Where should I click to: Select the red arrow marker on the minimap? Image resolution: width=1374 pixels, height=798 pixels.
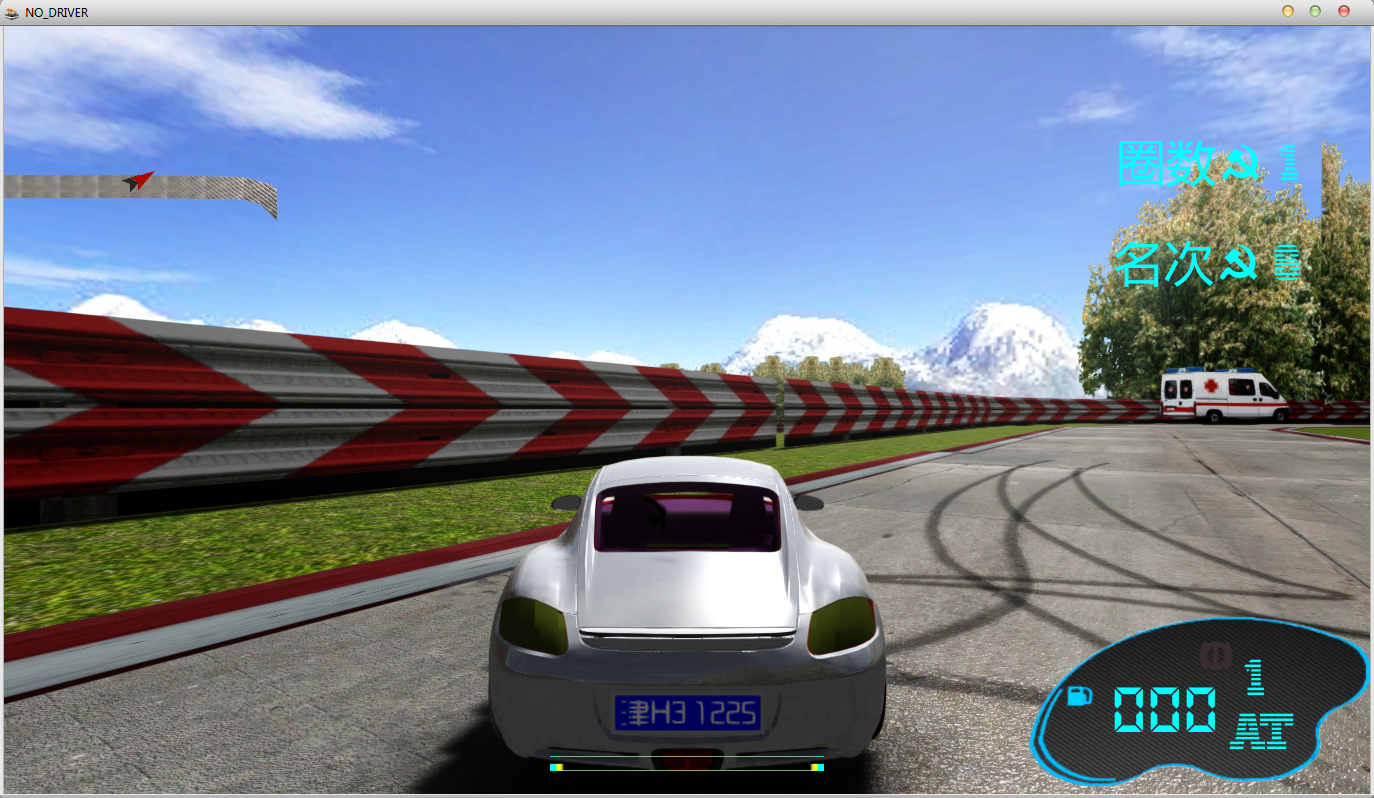point(138,180)
